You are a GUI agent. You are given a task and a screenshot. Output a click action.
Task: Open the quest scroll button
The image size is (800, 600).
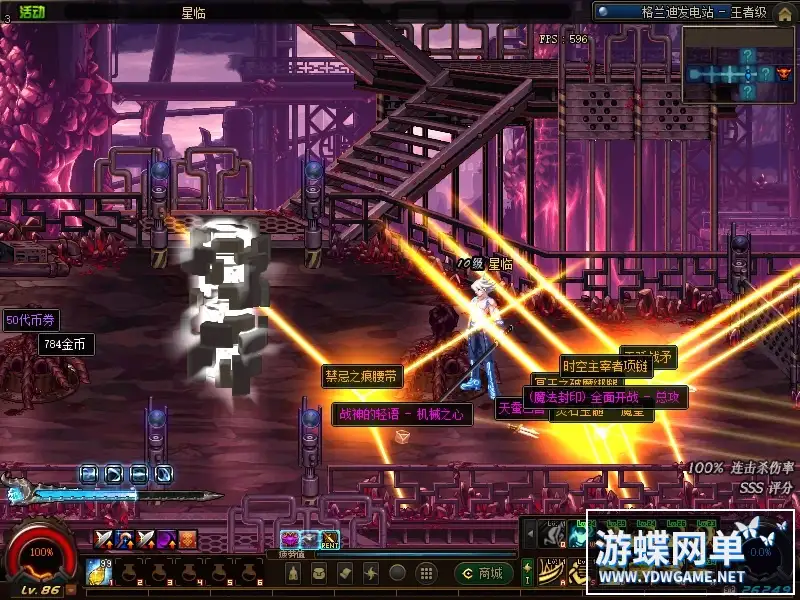[x=345, y=573]
